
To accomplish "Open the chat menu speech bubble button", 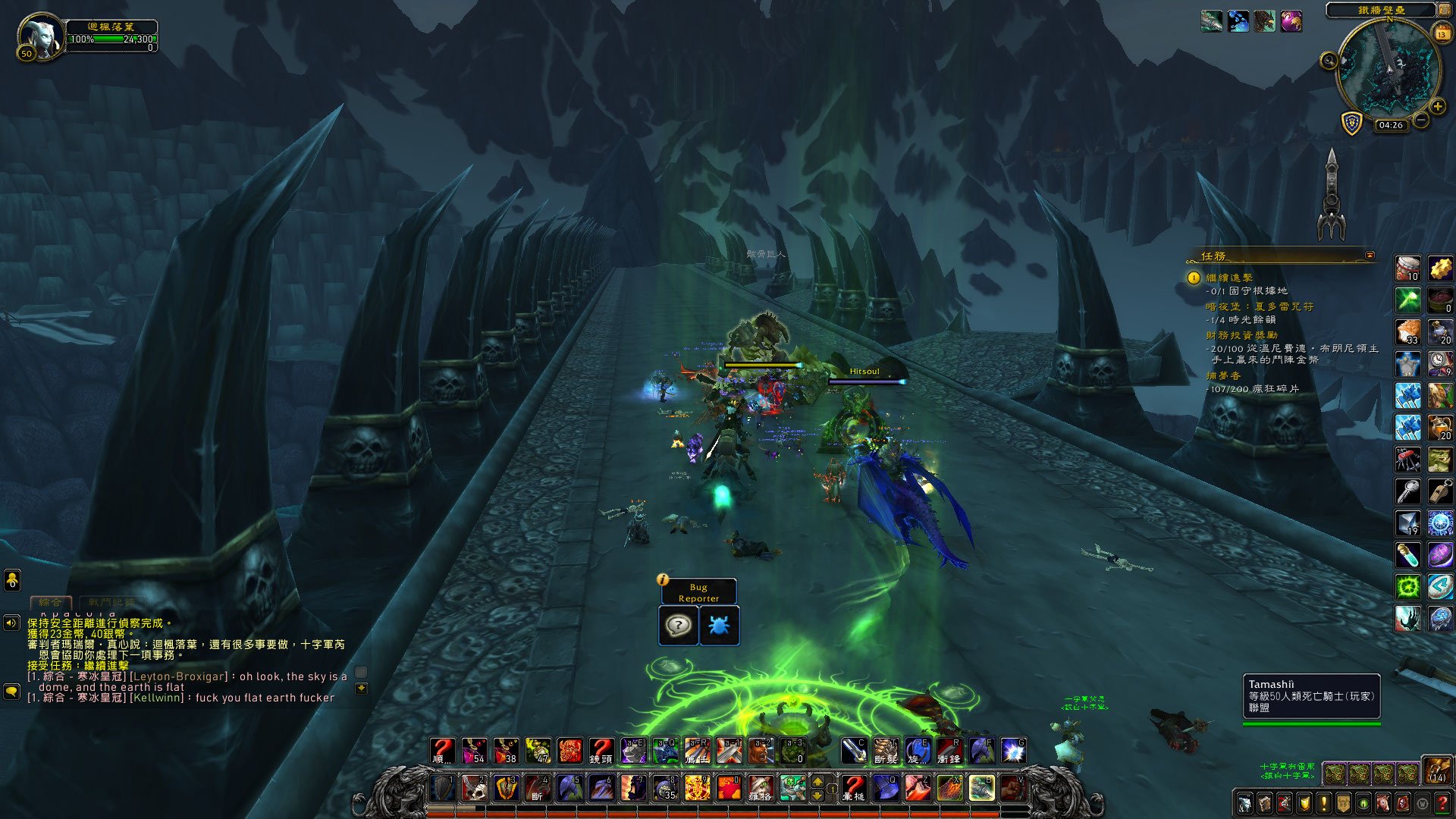I will [11, 691].
